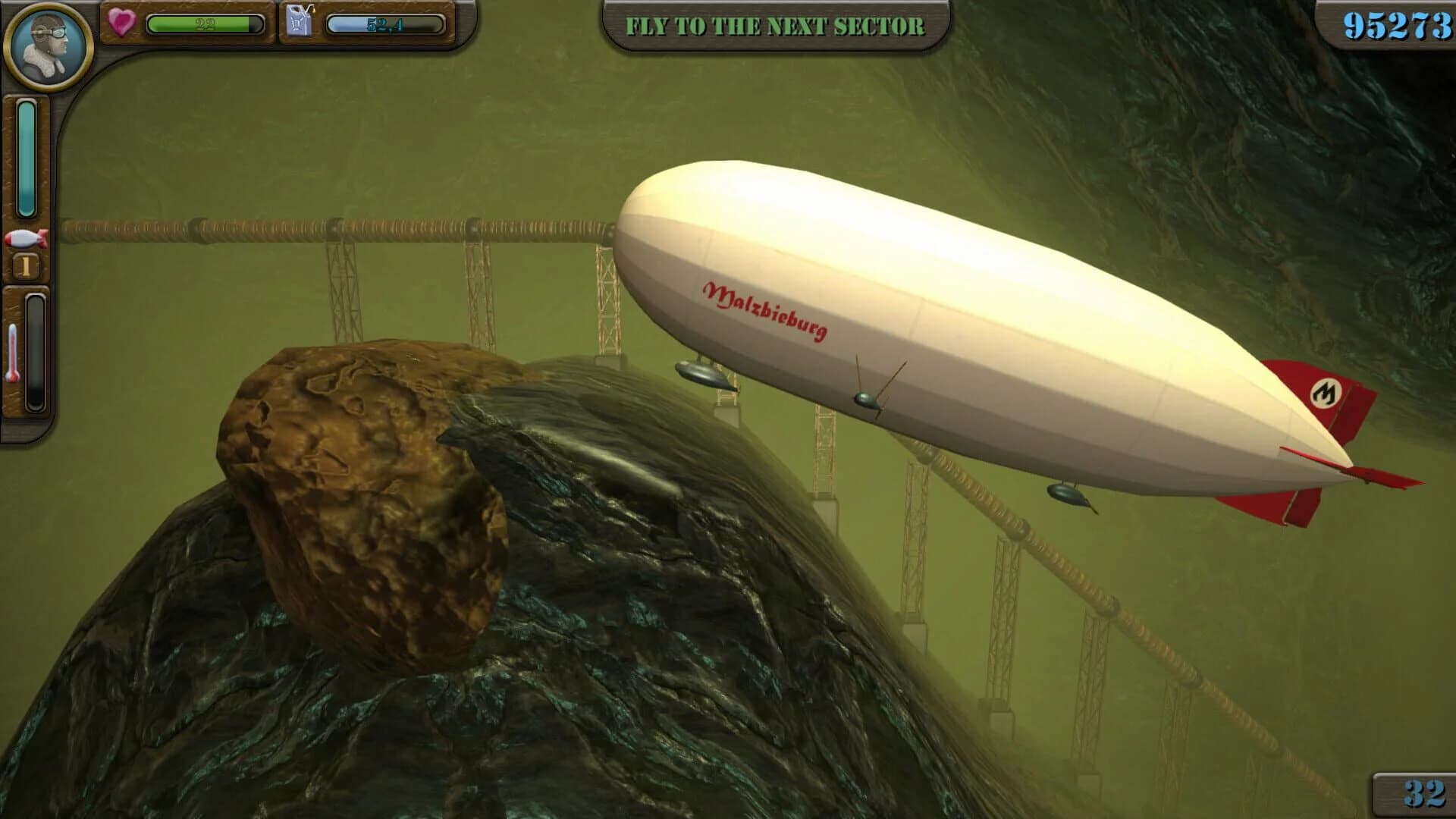
Task: Click the fuel canister icon
Action: (x=300, y=21)
